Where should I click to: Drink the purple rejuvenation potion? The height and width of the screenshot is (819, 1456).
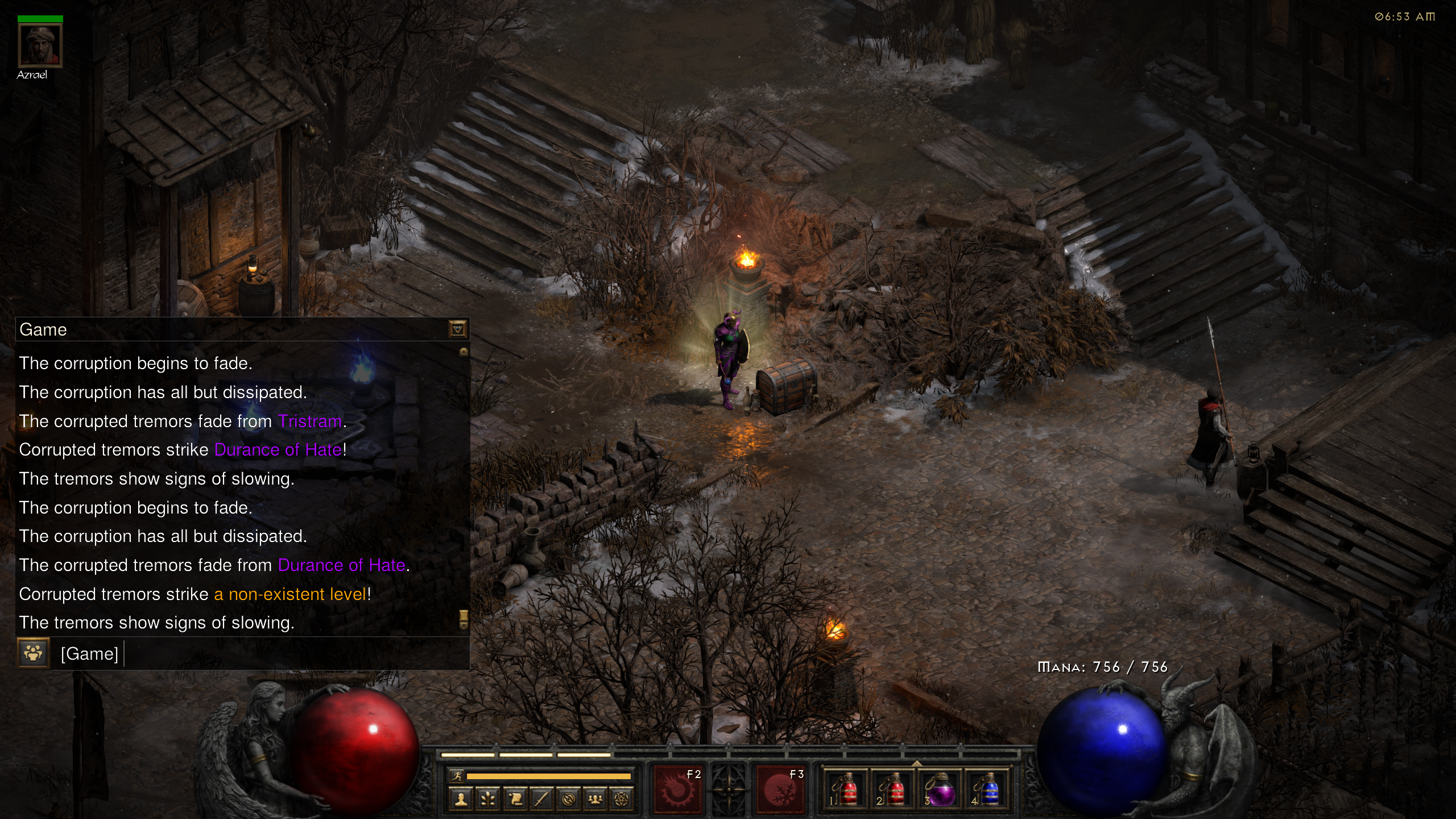[x=941, y=789]
